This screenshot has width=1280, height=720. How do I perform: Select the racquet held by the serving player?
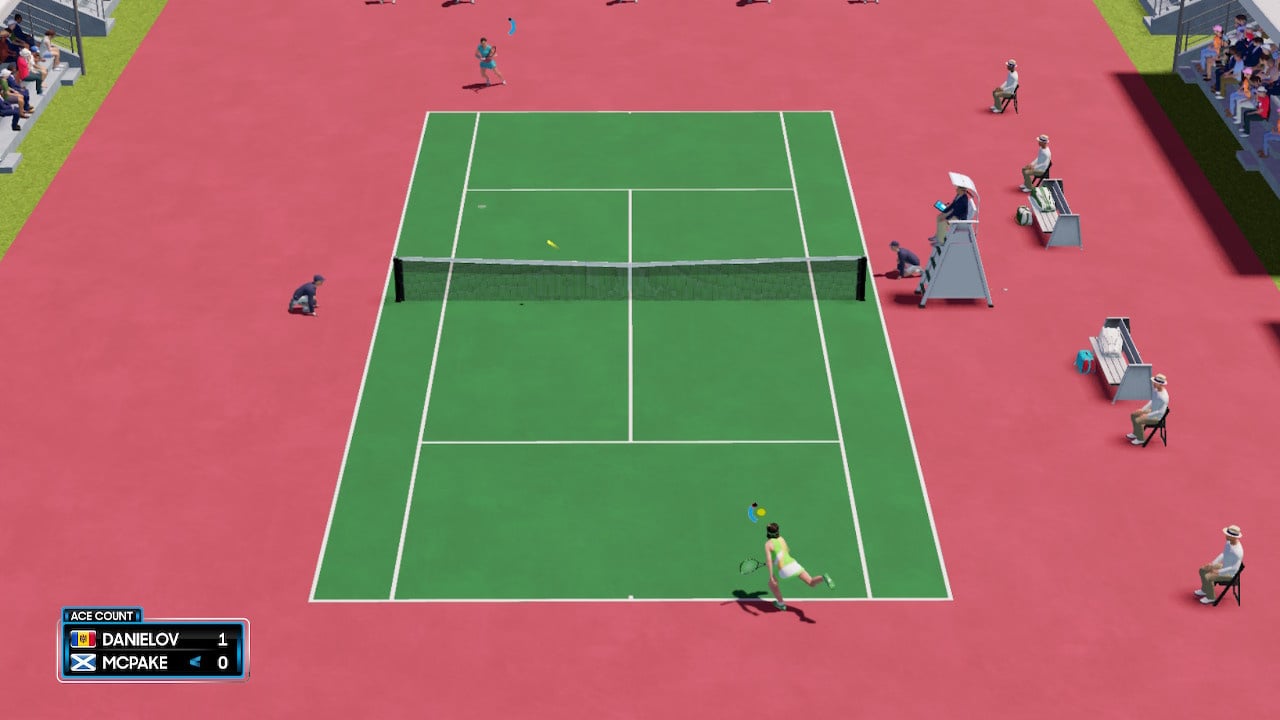(750, 566)
